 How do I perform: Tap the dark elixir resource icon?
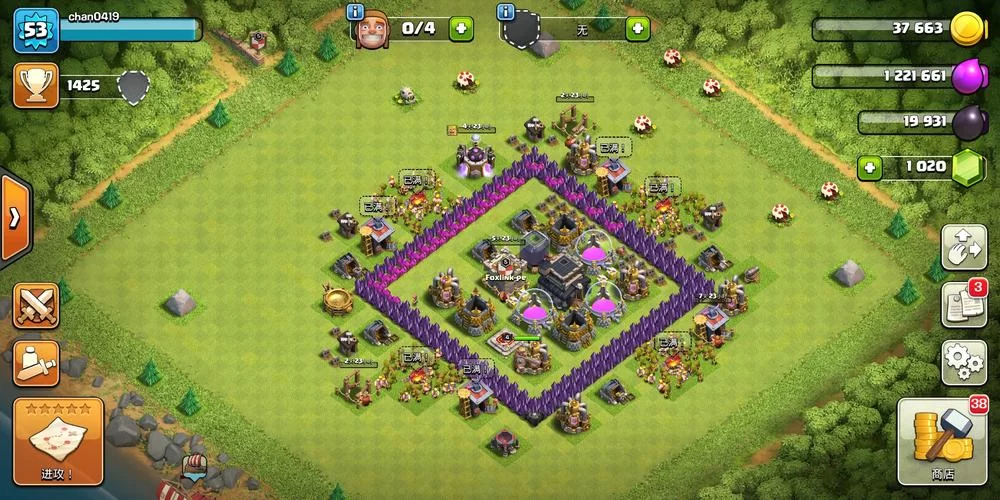pyautogui.click(x=966, y=121)
